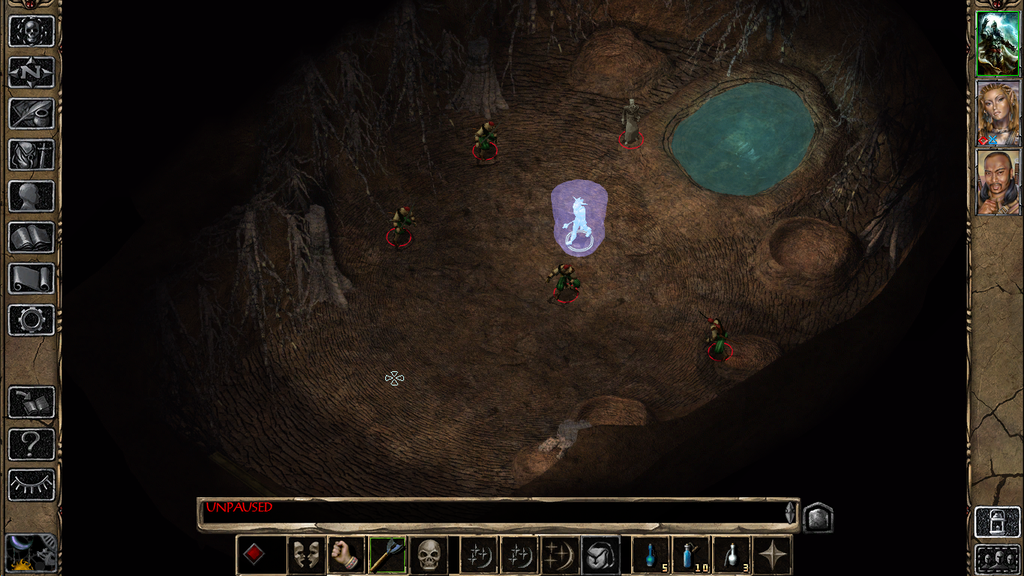
Task: Toggle pause with the clock icon
Action: click(x=31, y=553)
